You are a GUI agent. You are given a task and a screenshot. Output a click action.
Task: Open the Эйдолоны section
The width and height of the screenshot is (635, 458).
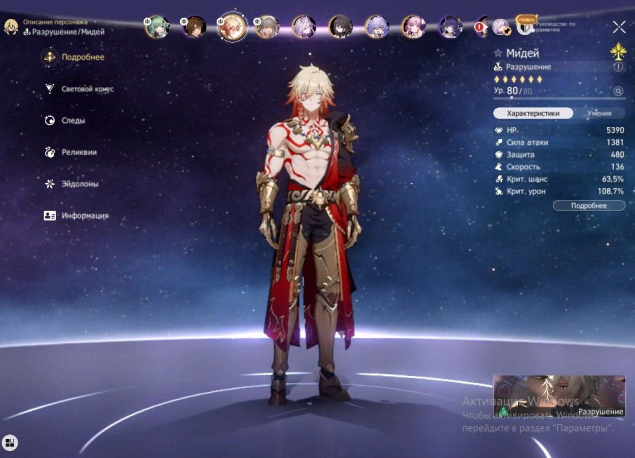pos(78,184)
